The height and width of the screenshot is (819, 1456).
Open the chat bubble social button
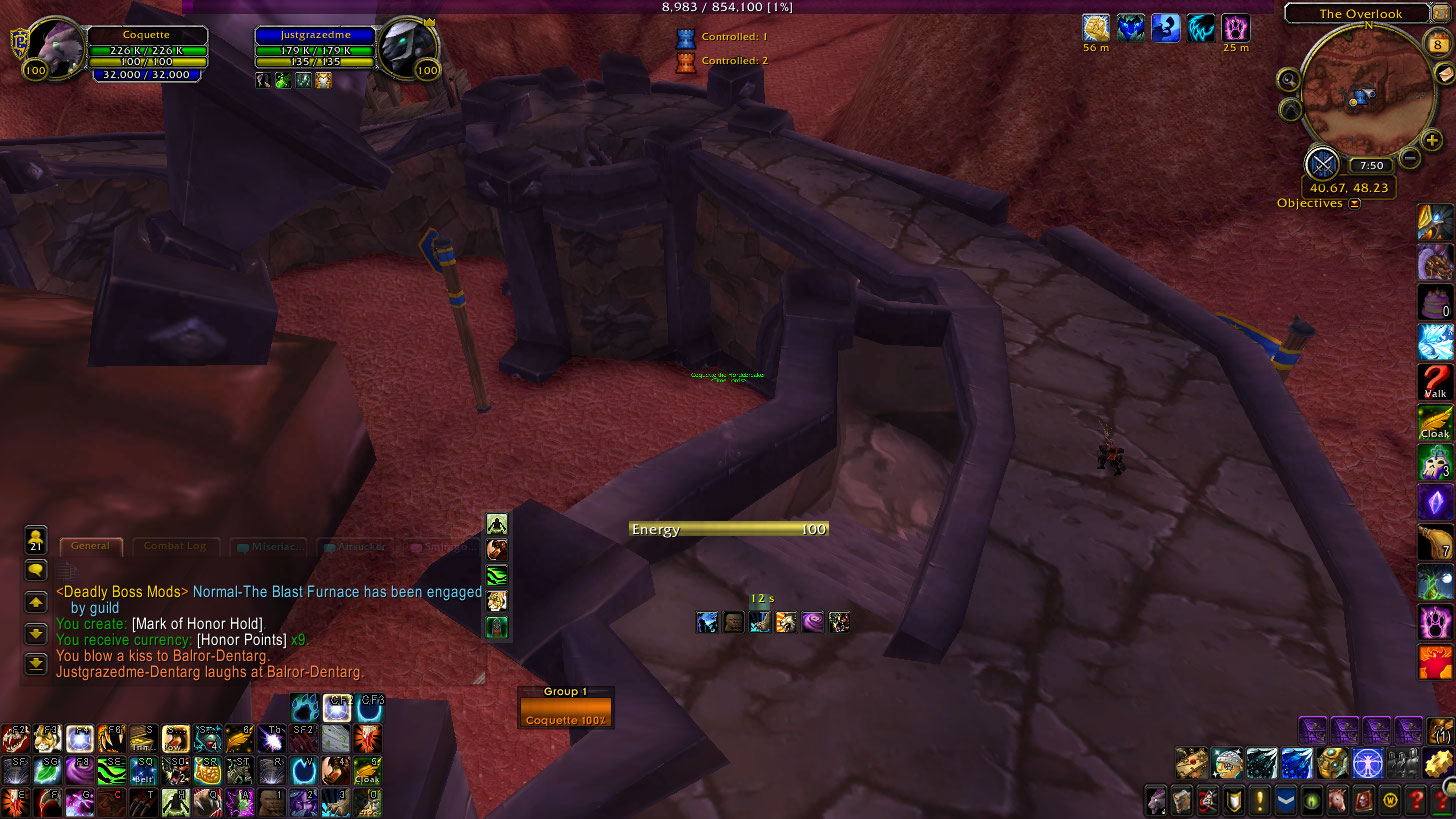(x=36, y=571)
